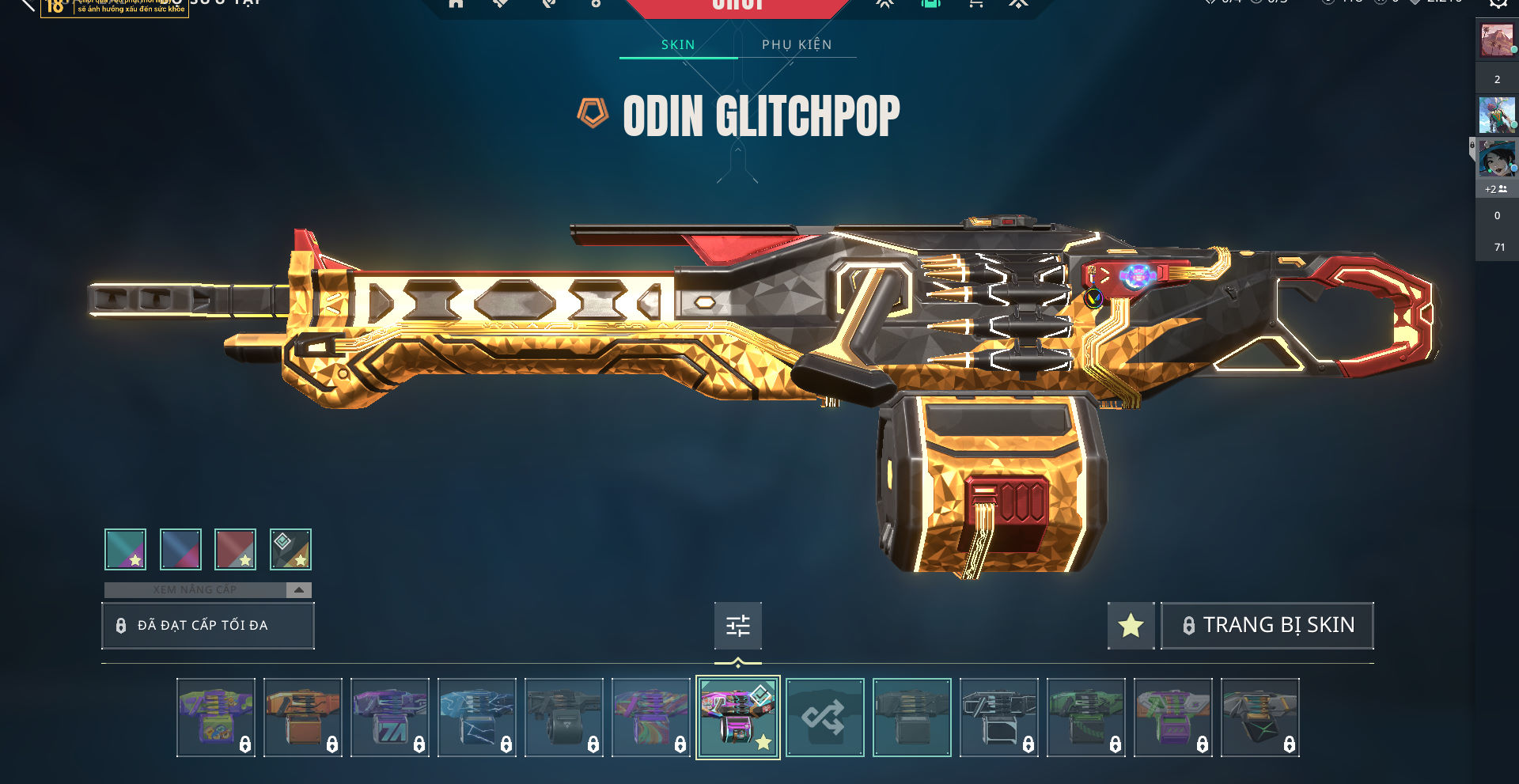The image size is (1519, 784).
Task: Open the filter sliders button
Action: click(737, 626)
